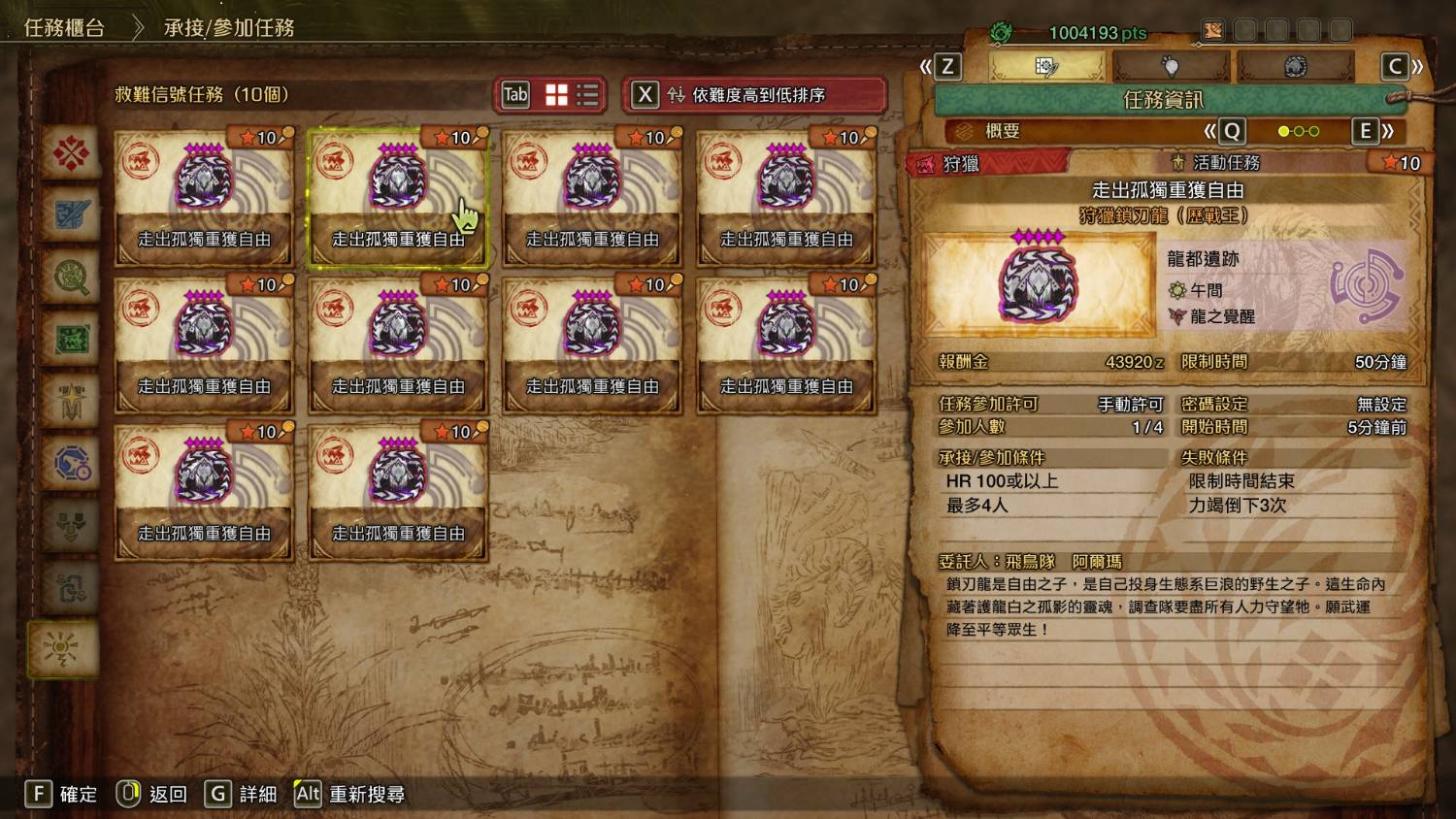Switch to list view layout
1456x819 pixels.
pyautogui.click(x=587, y=94)
